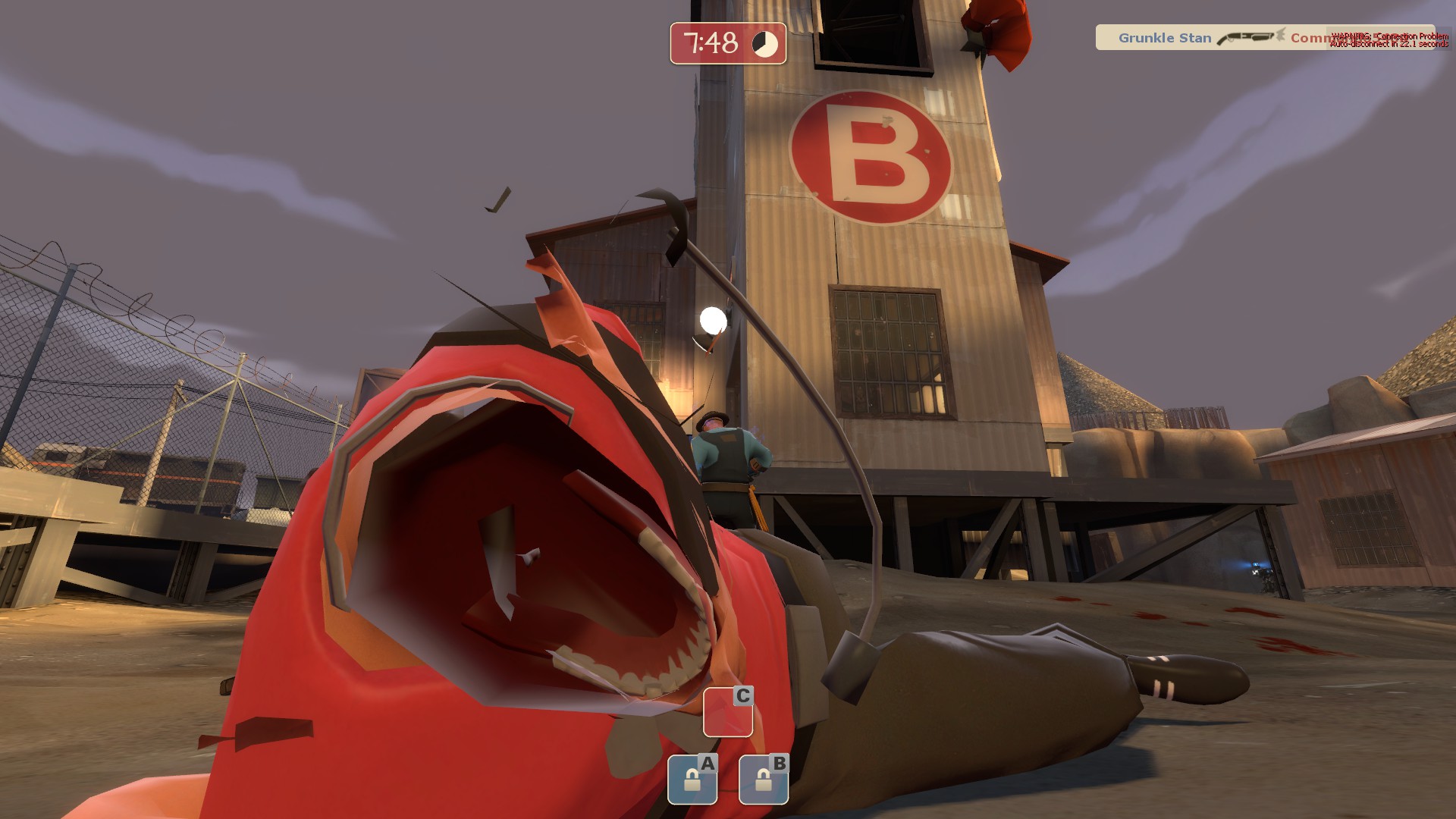Select the Grunkle Stan kill feed entry
Image resolution: width=1456 pixels, height=819 pixels.
[1165, 38]
